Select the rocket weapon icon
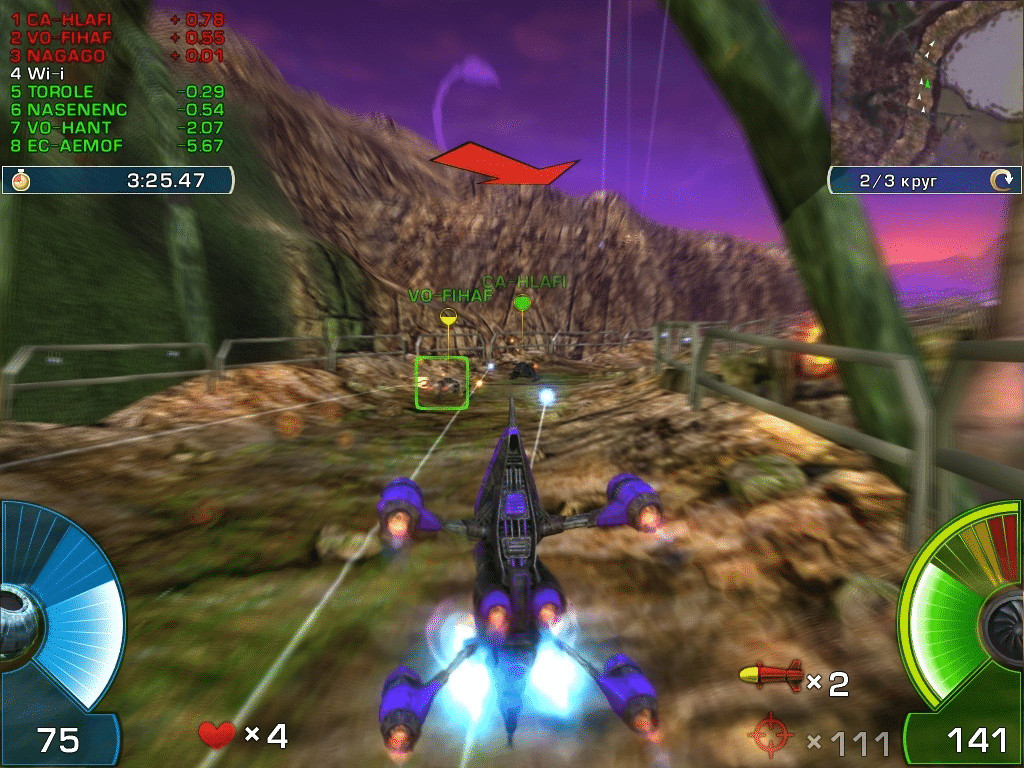The width and height of the screenshot is (1024, 768). click(770, 677)
